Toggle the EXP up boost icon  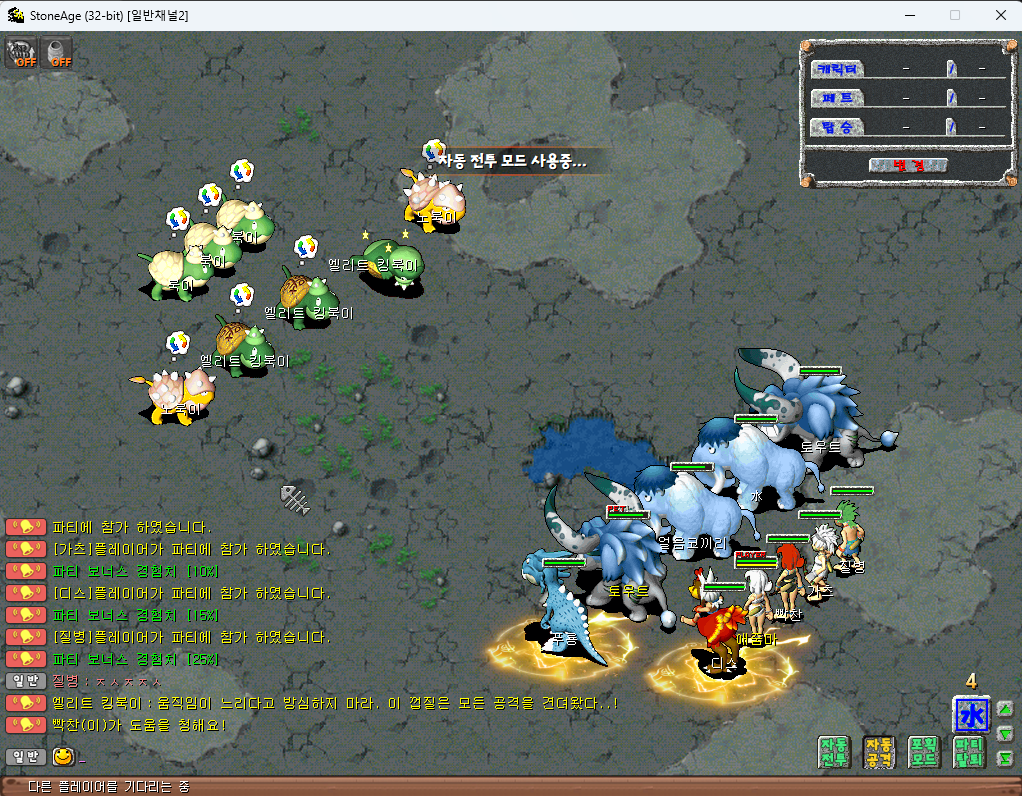click(21, 53)
